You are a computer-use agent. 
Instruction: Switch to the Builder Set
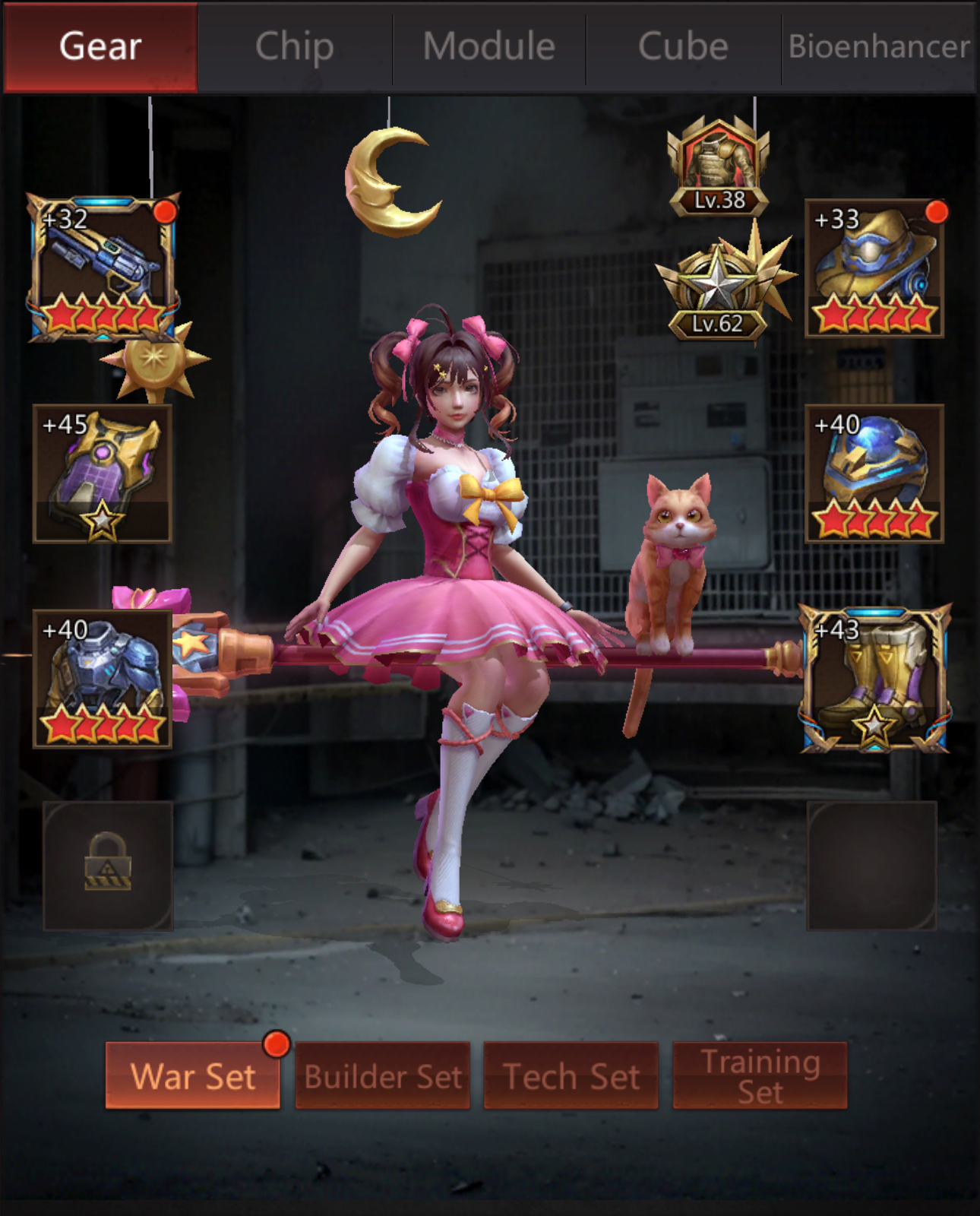383,1075
